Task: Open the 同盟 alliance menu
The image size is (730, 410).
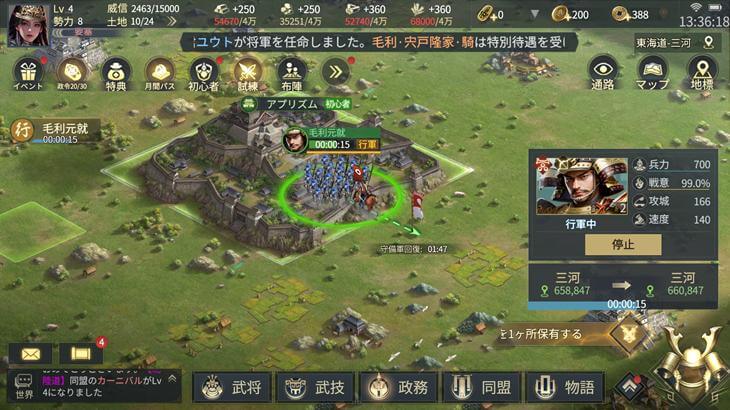Action: click(480, 387)
